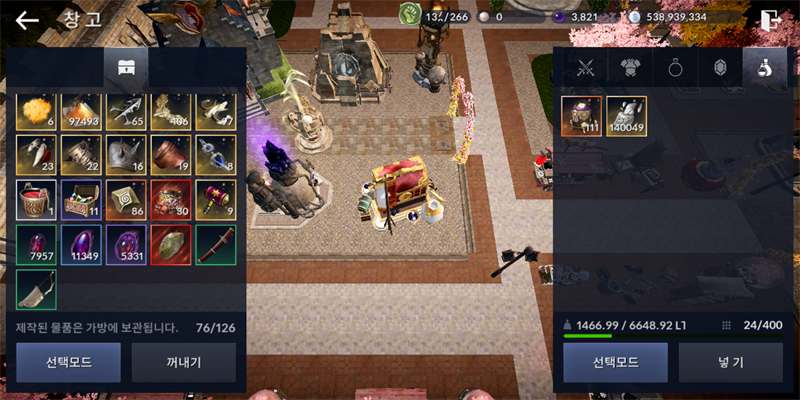Click storage's 선택모드 button
Viewport: 800px width, 400px height.
[68, 362]
